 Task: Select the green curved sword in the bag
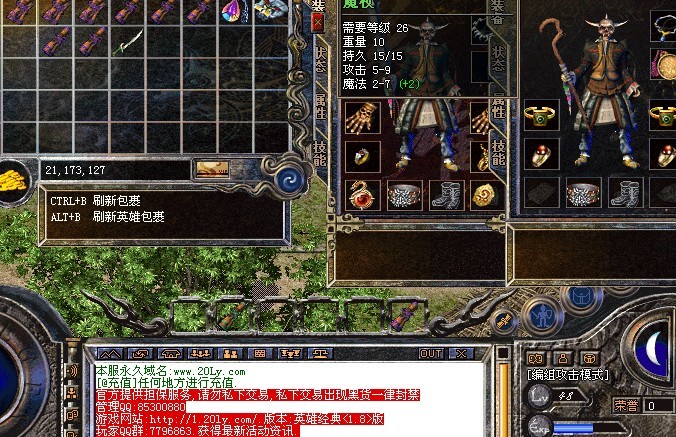pyautogui.click(x=129, y=43)
